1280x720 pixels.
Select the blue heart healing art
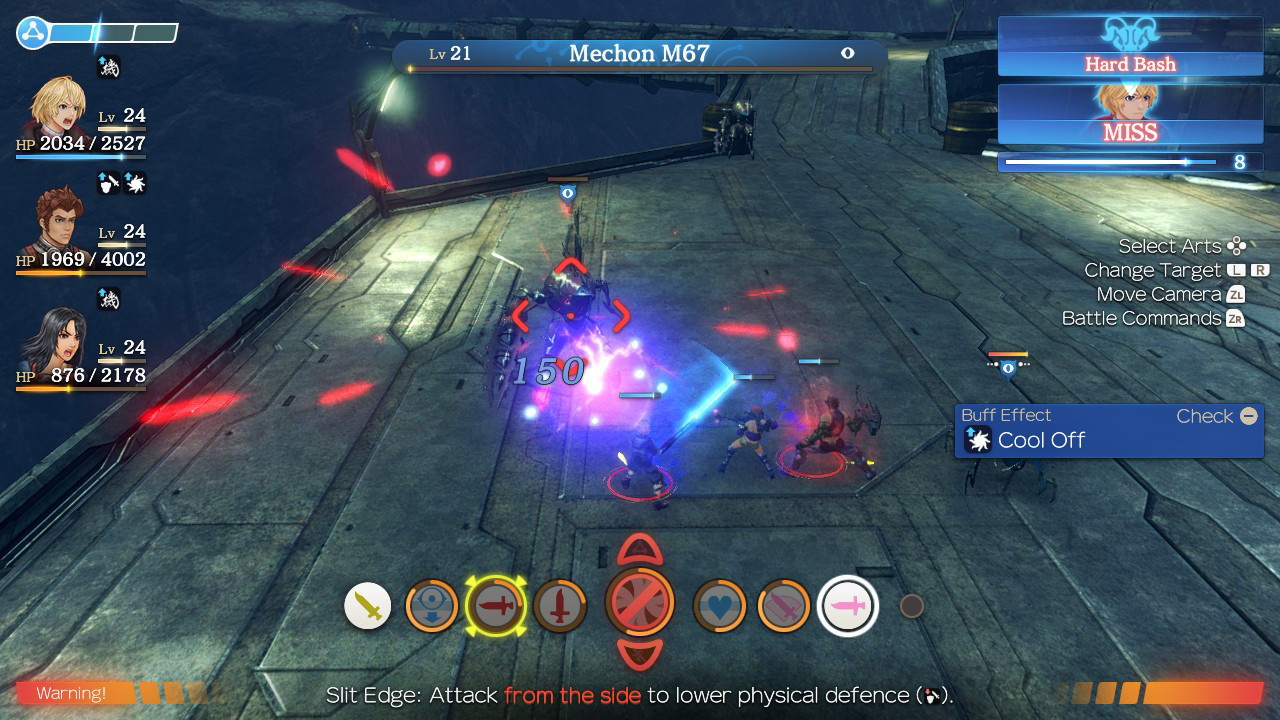pos(718,604)
